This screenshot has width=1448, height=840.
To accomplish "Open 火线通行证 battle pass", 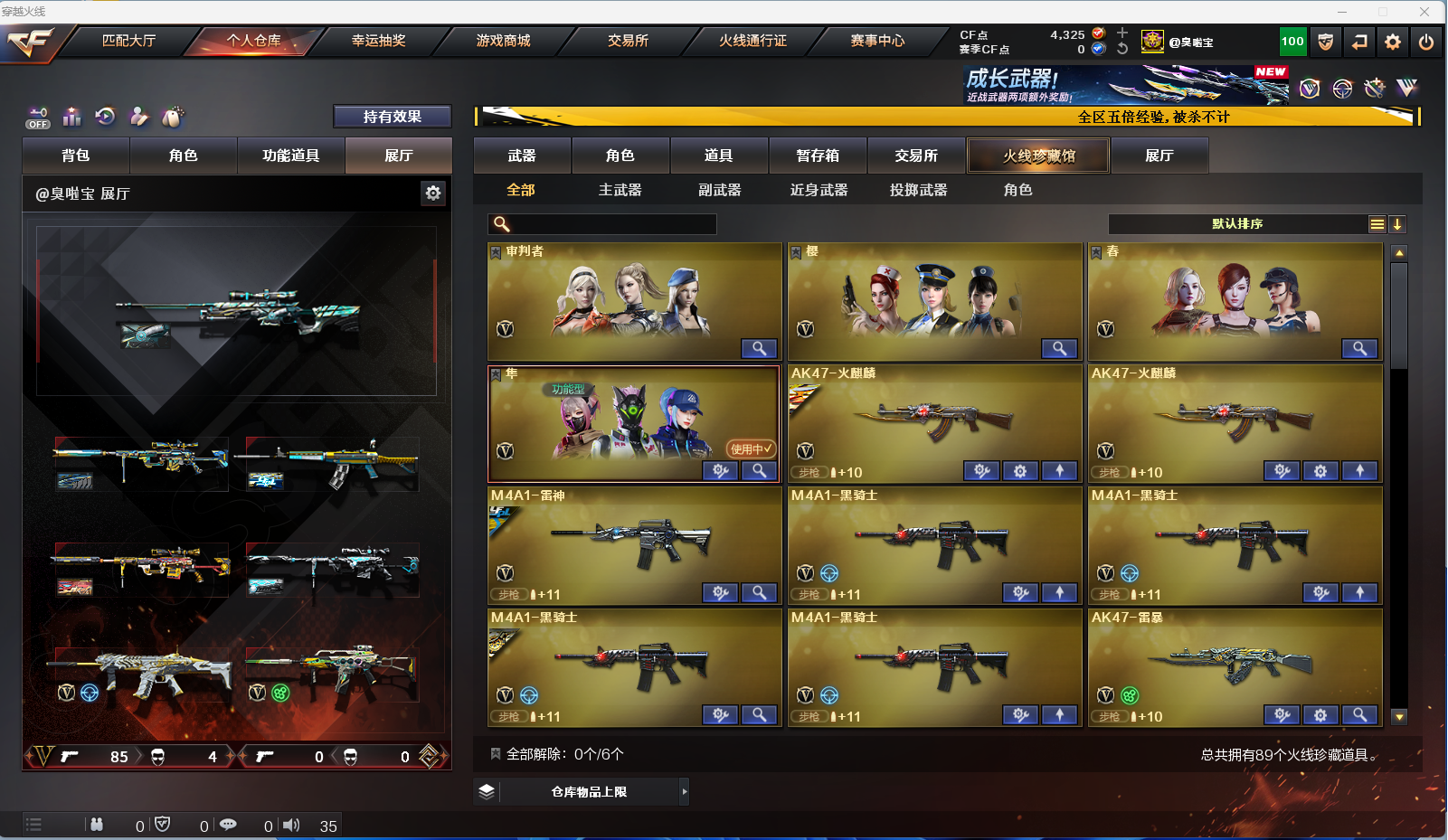I will 752,41.
